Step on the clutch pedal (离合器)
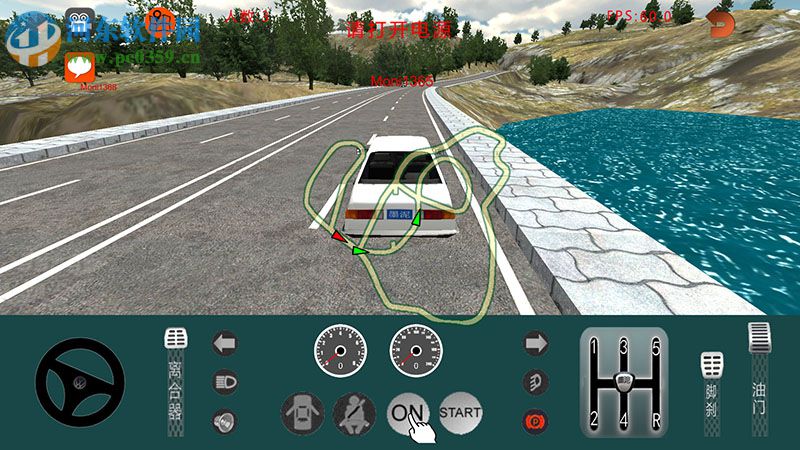 pos(176,378)
